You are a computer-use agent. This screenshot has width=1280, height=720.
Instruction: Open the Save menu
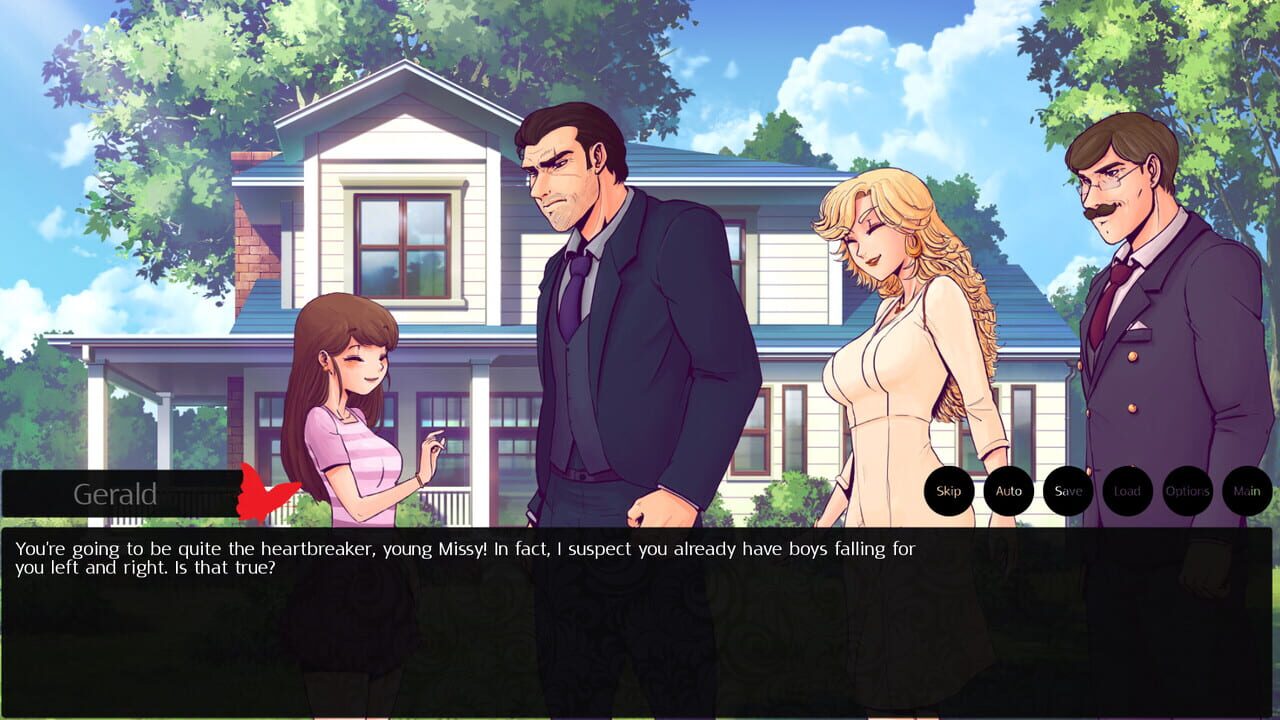click(1068, 491)
